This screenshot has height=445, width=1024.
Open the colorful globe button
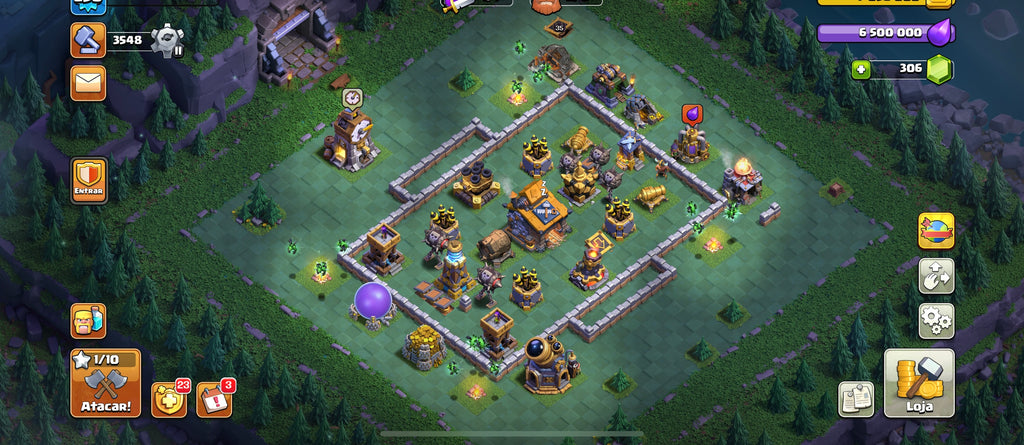pyautogui.click(x=936, y=230)
